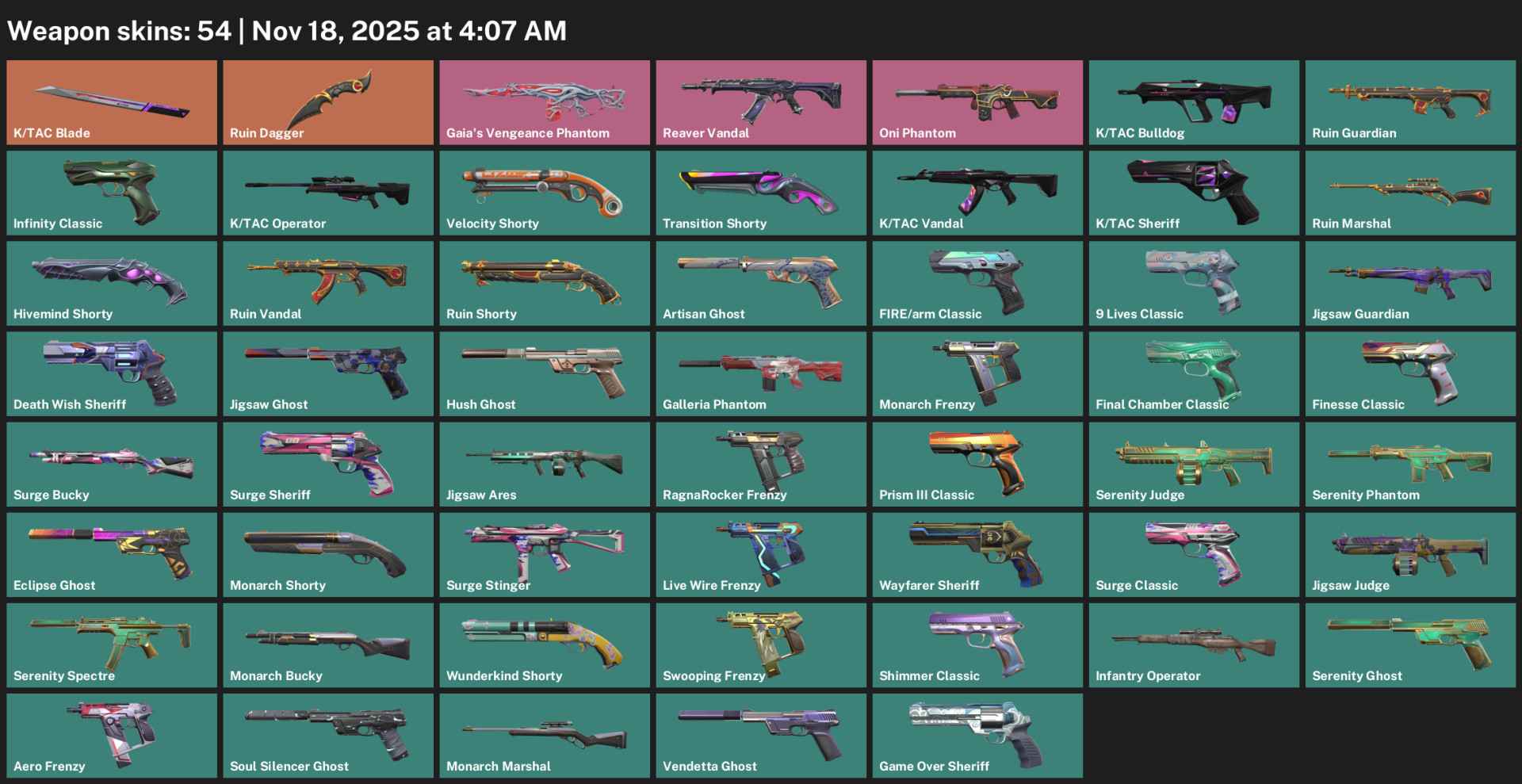Select the Gaia's Vengeance Phantom skin
The width and height of the screenshot is (1522, 784).
(x=544, y=101)
